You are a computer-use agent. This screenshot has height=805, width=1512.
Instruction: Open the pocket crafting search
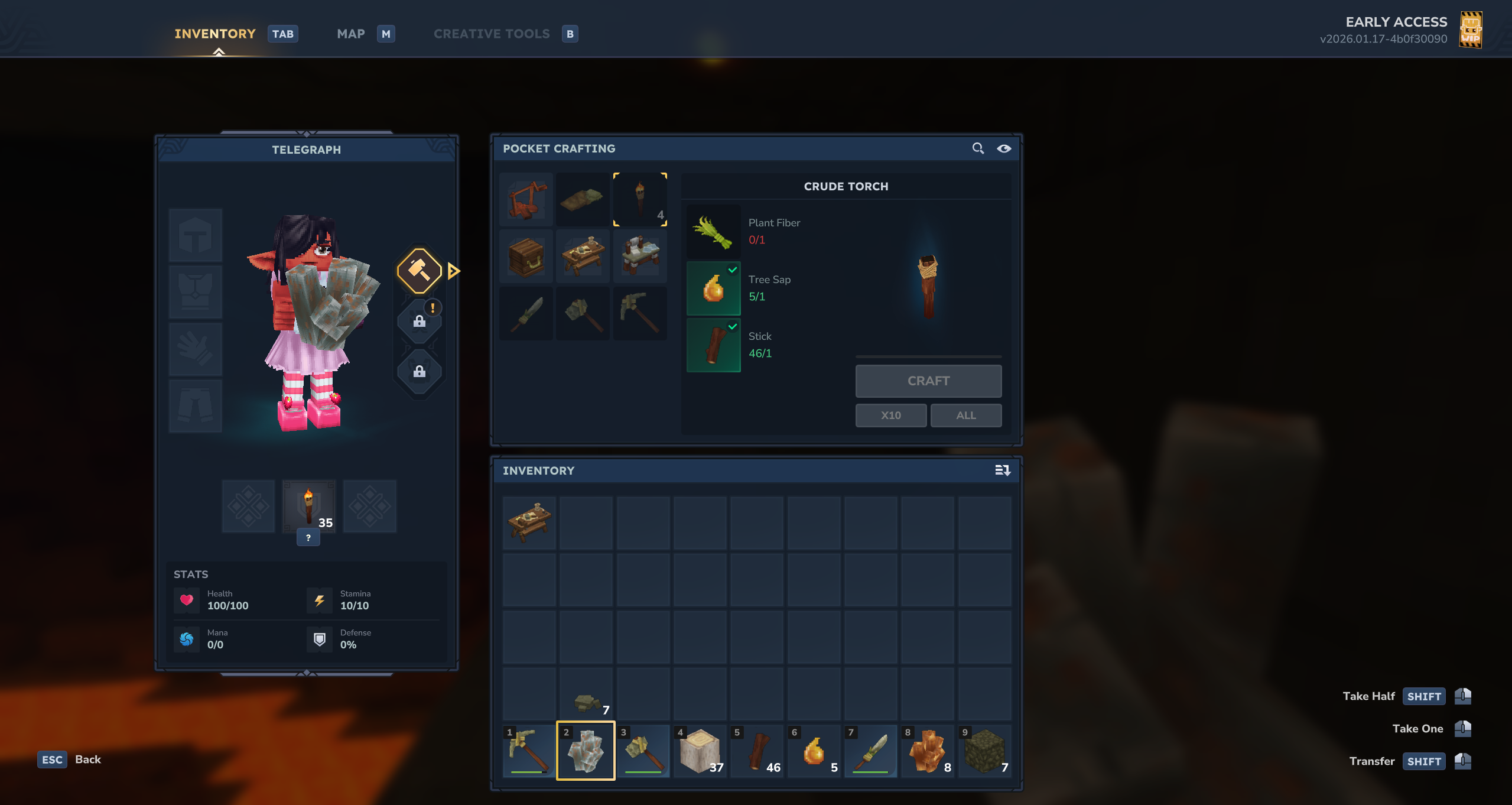coord(978,148)
